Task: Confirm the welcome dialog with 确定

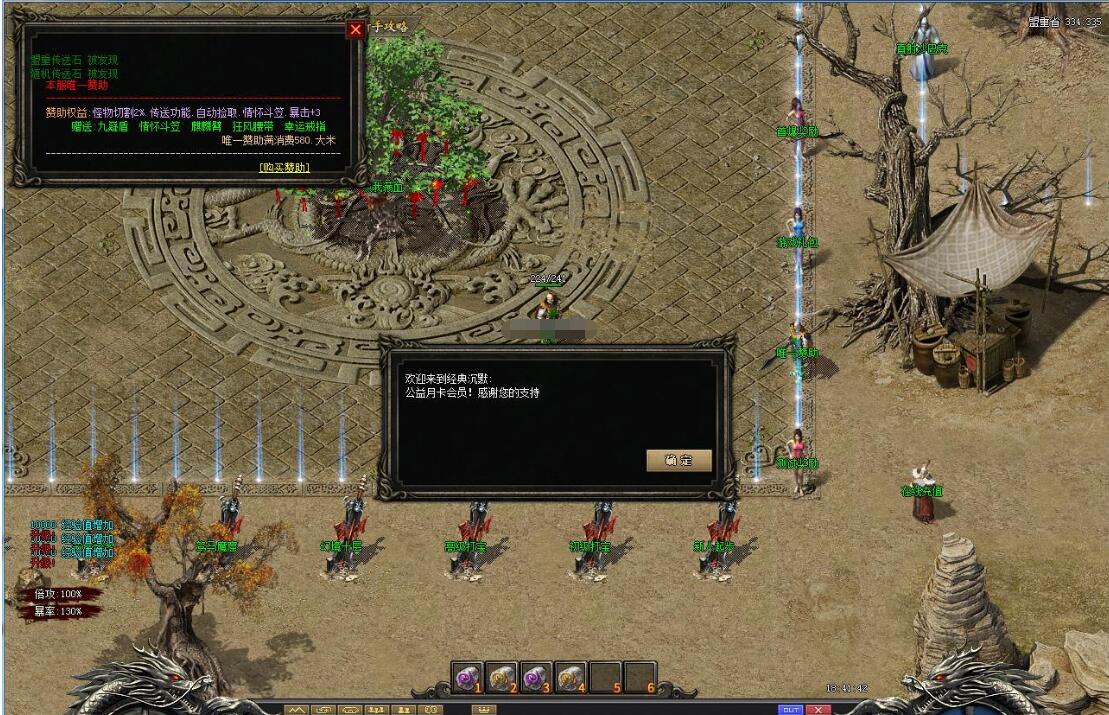Action: [680, 460]
